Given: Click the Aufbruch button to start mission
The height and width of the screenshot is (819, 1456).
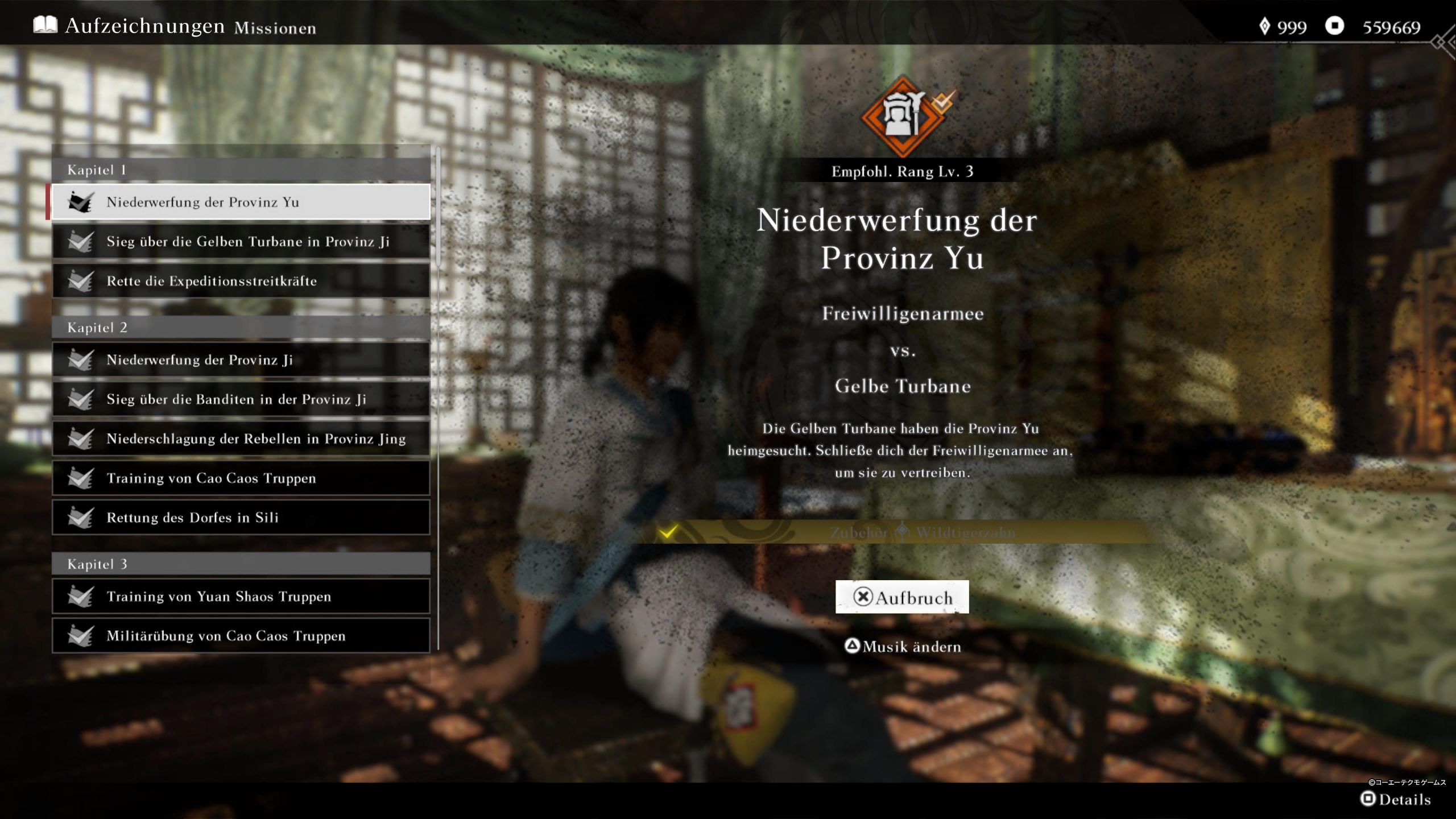Looking at the screenshot, I should point(902,597).
